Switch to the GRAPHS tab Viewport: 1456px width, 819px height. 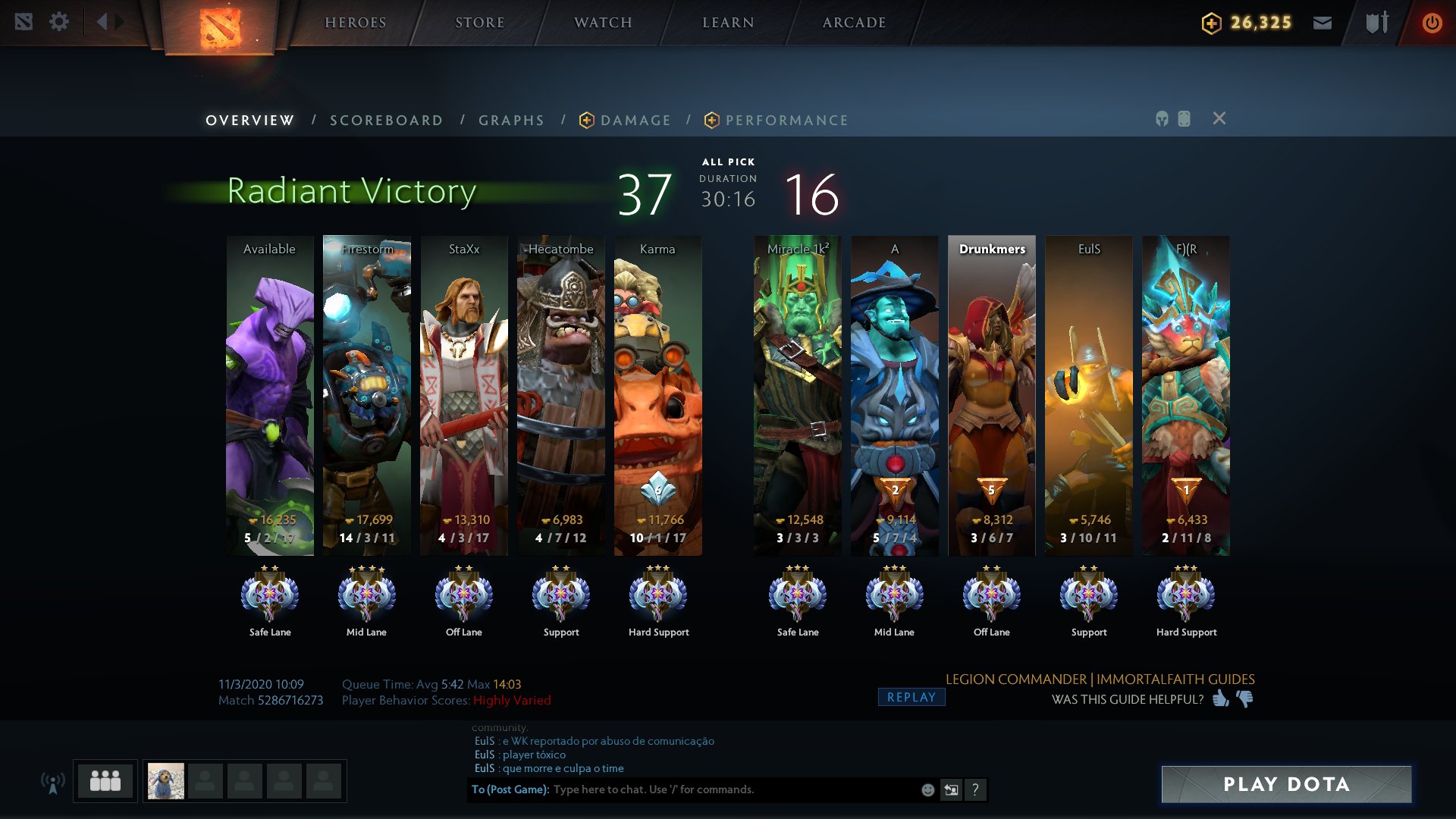[510, 120]
